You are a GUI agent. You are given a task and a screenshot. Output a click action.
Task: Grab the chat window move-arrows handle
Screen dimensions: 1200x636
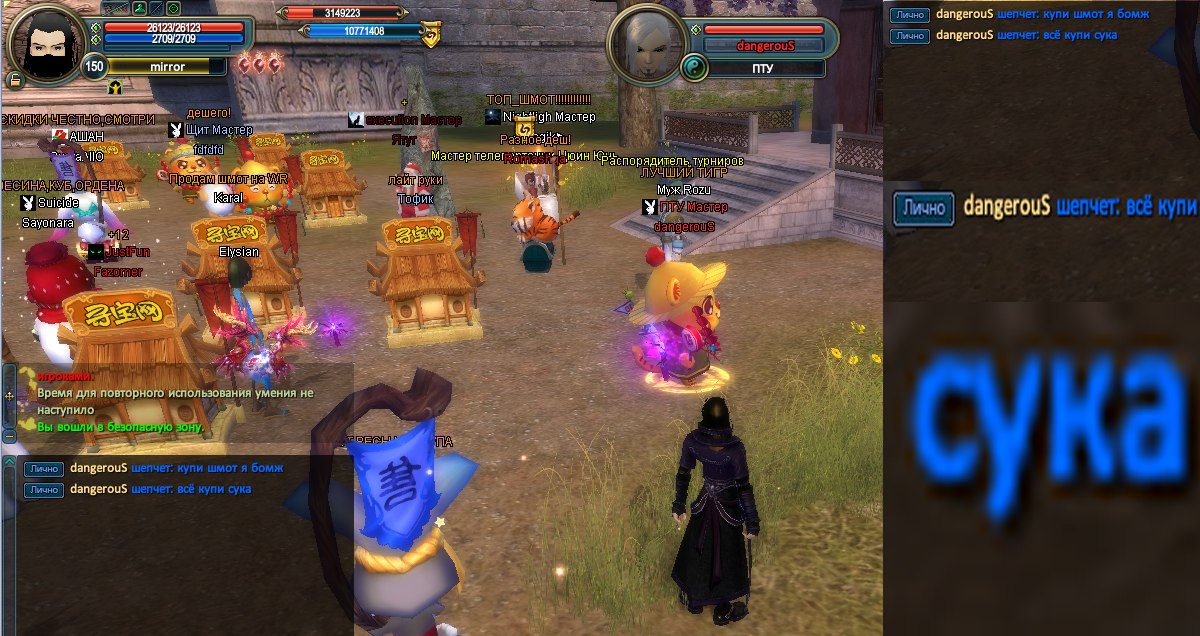click(9, 396)
